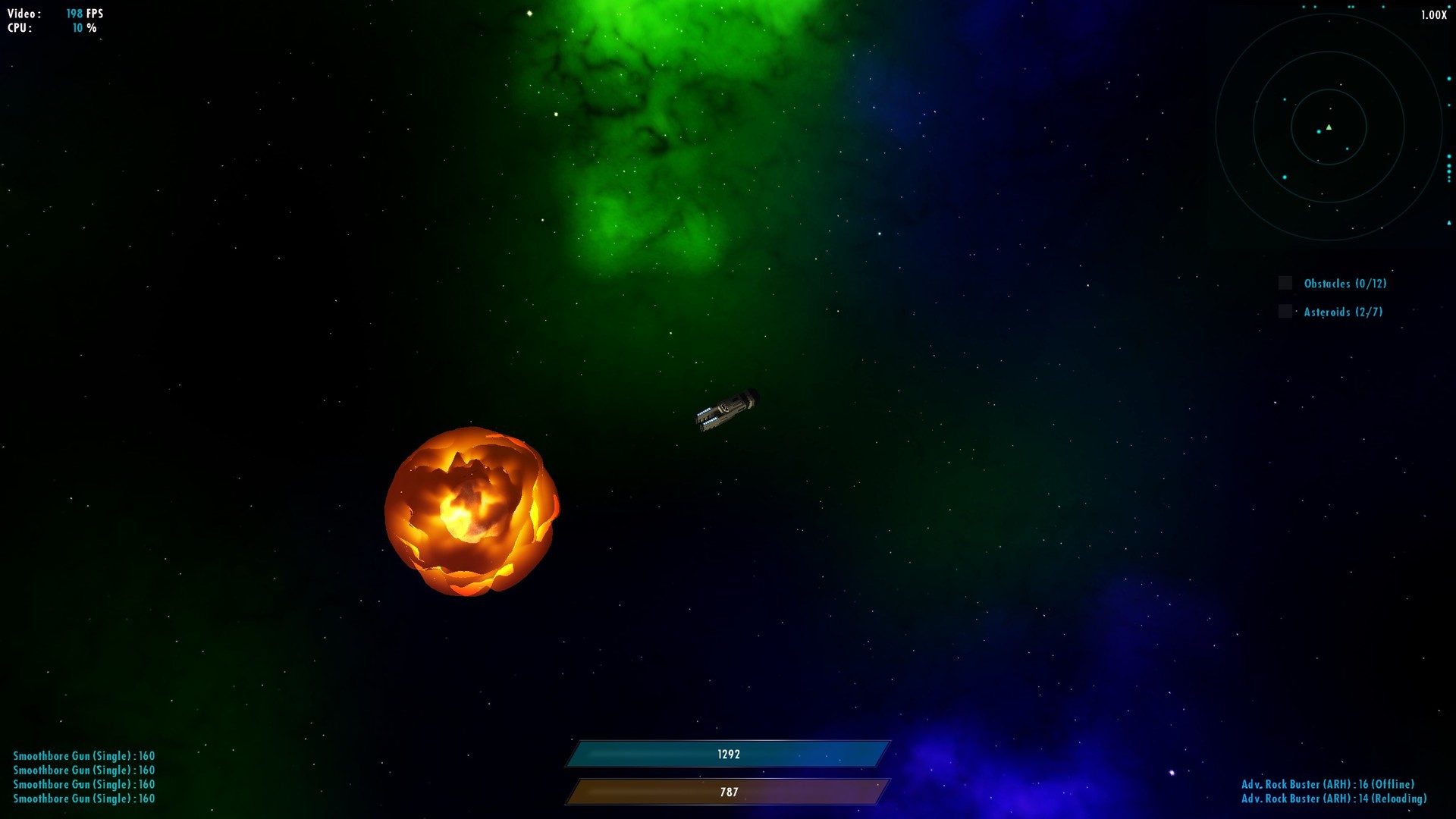Click the Video label in the stats overlay

pos(22,12)
